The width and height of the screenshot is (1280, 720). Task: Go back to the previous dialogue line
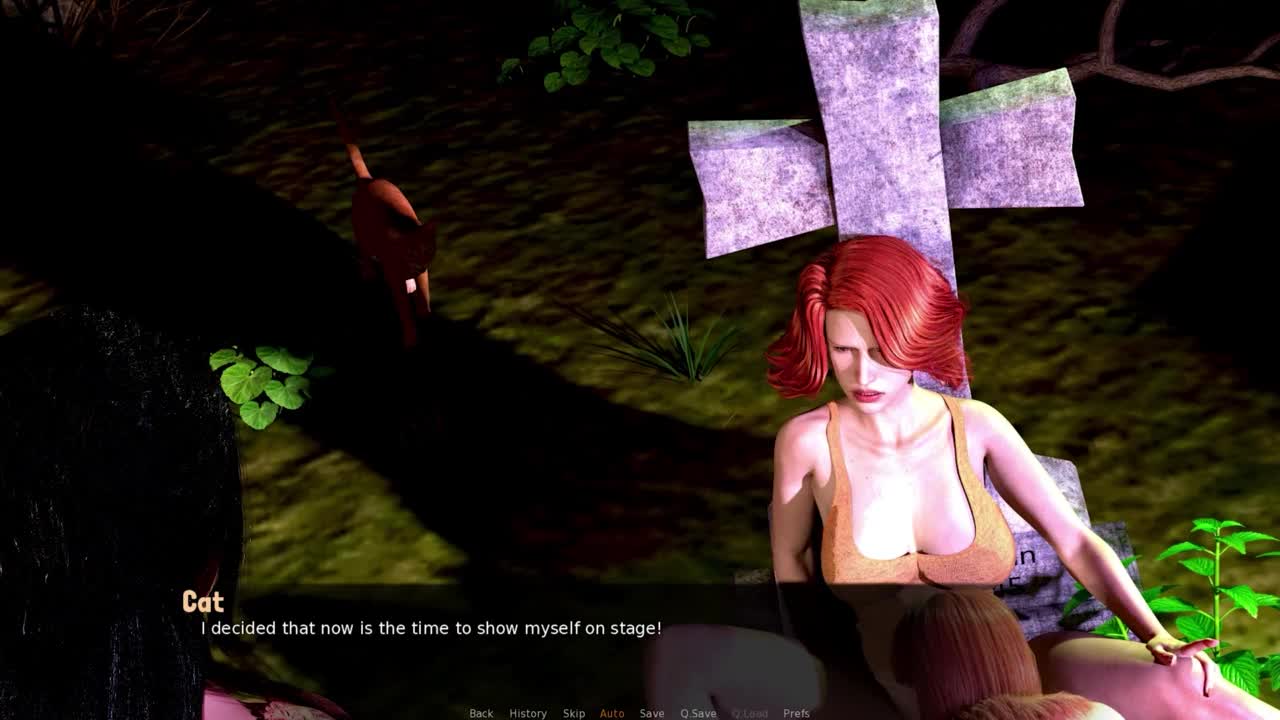pos(481,713)
